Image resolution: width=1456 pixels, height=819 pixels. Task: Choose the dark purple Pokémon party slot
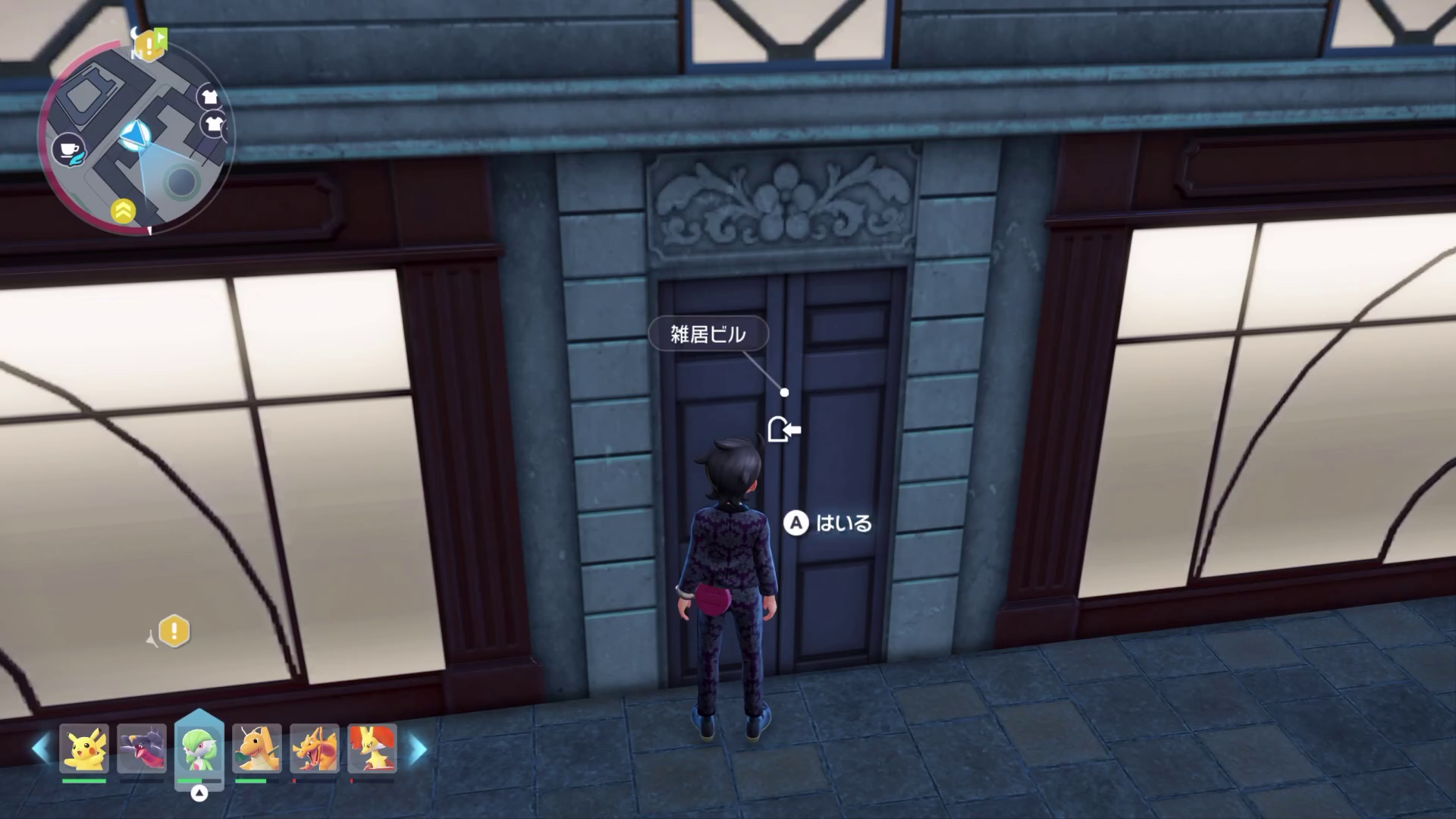142,748
